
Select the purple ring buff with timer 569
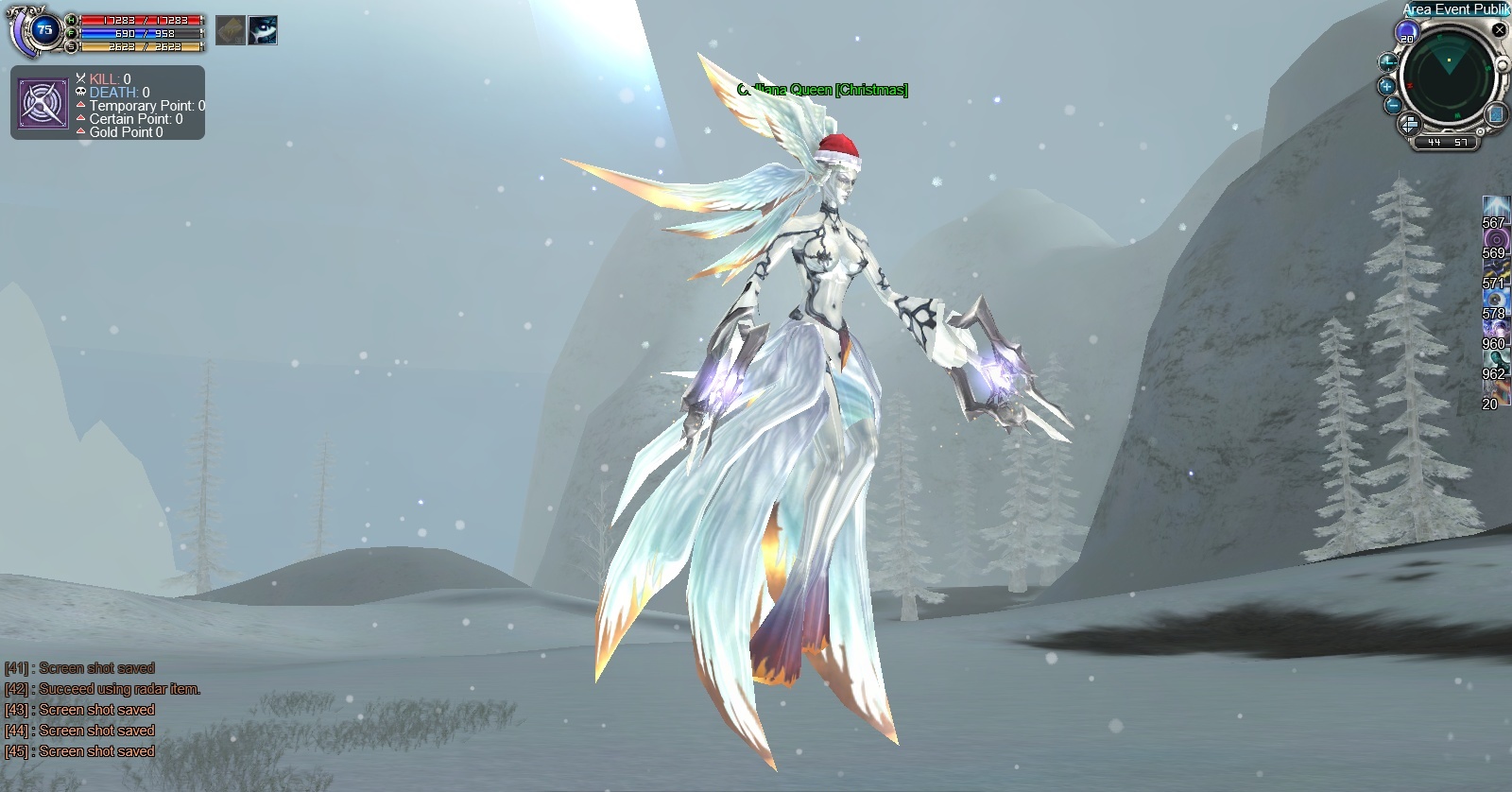(1495, 238)
